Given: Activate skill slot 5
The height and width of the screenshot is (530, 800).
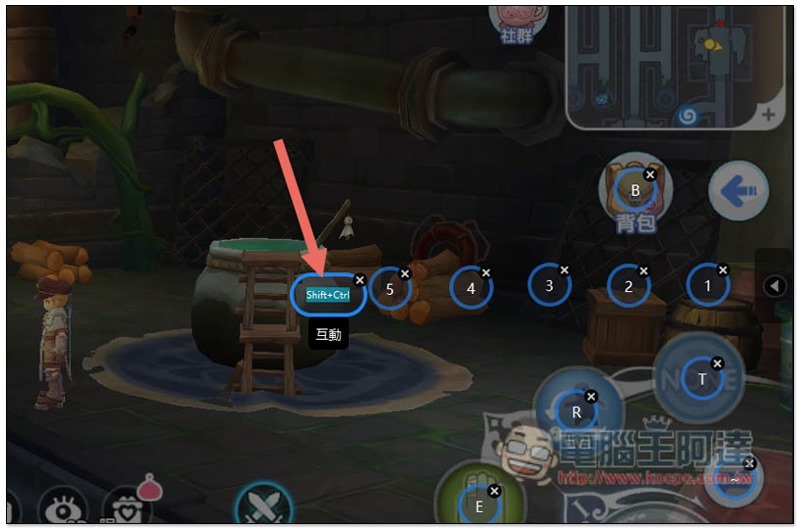Looking at the screenshot, I should (x=390, y=289).
